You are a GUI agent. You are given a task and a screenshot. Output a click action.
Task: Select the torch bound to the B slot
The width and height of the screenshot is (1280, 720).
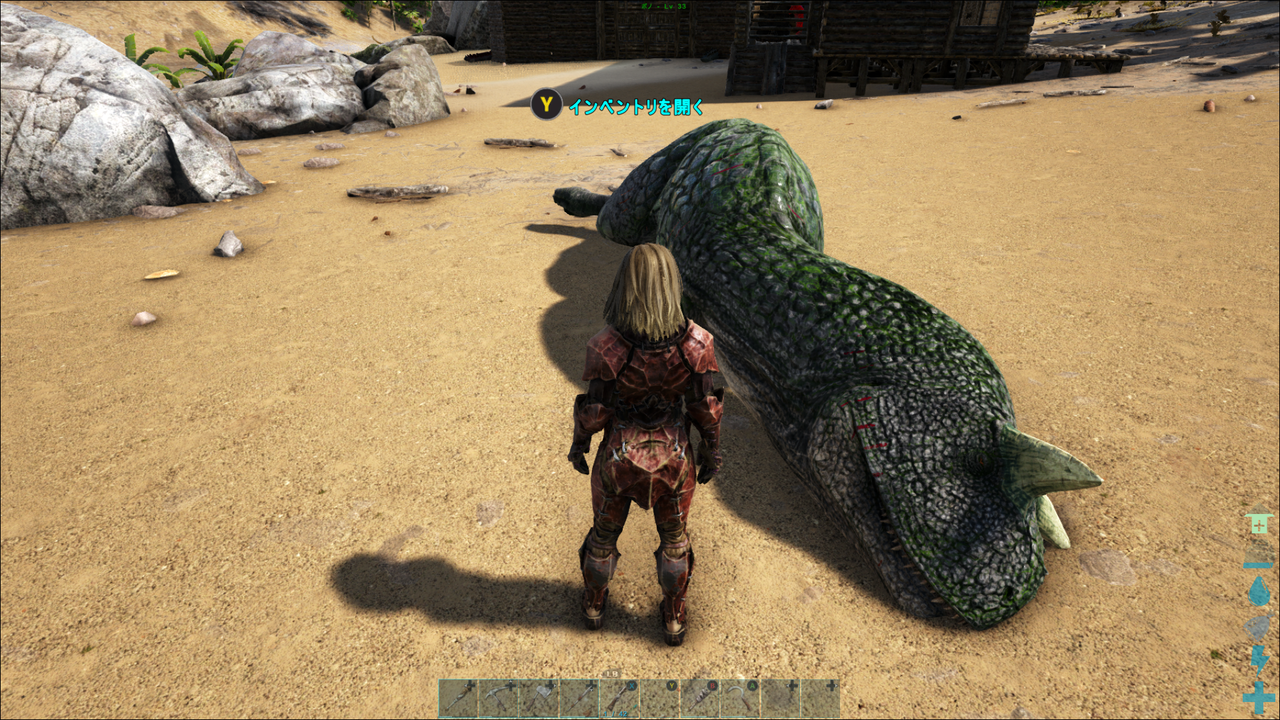pos(699,695)
